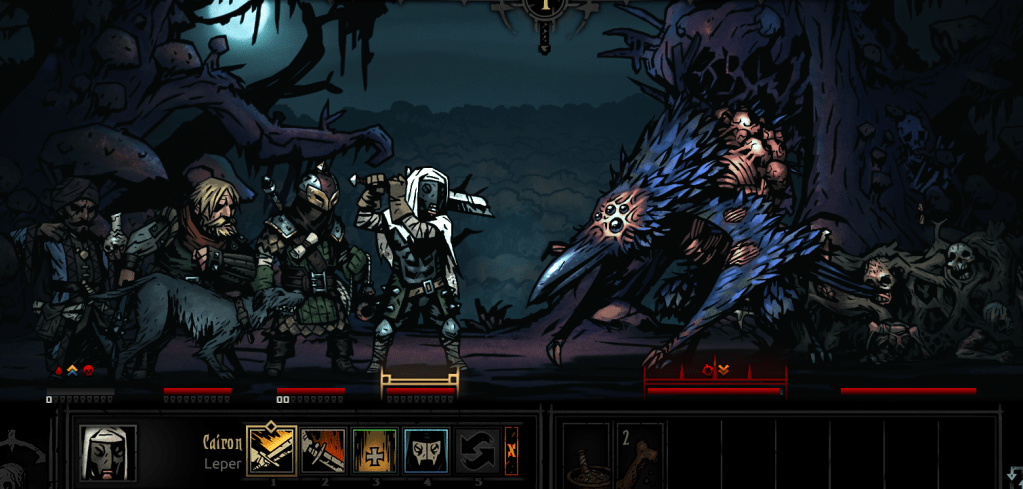The width and height of the screenshot is (1023, 489).
Task: Target the giant bird enemy's selection bar
Action: [x=714, y=380]
